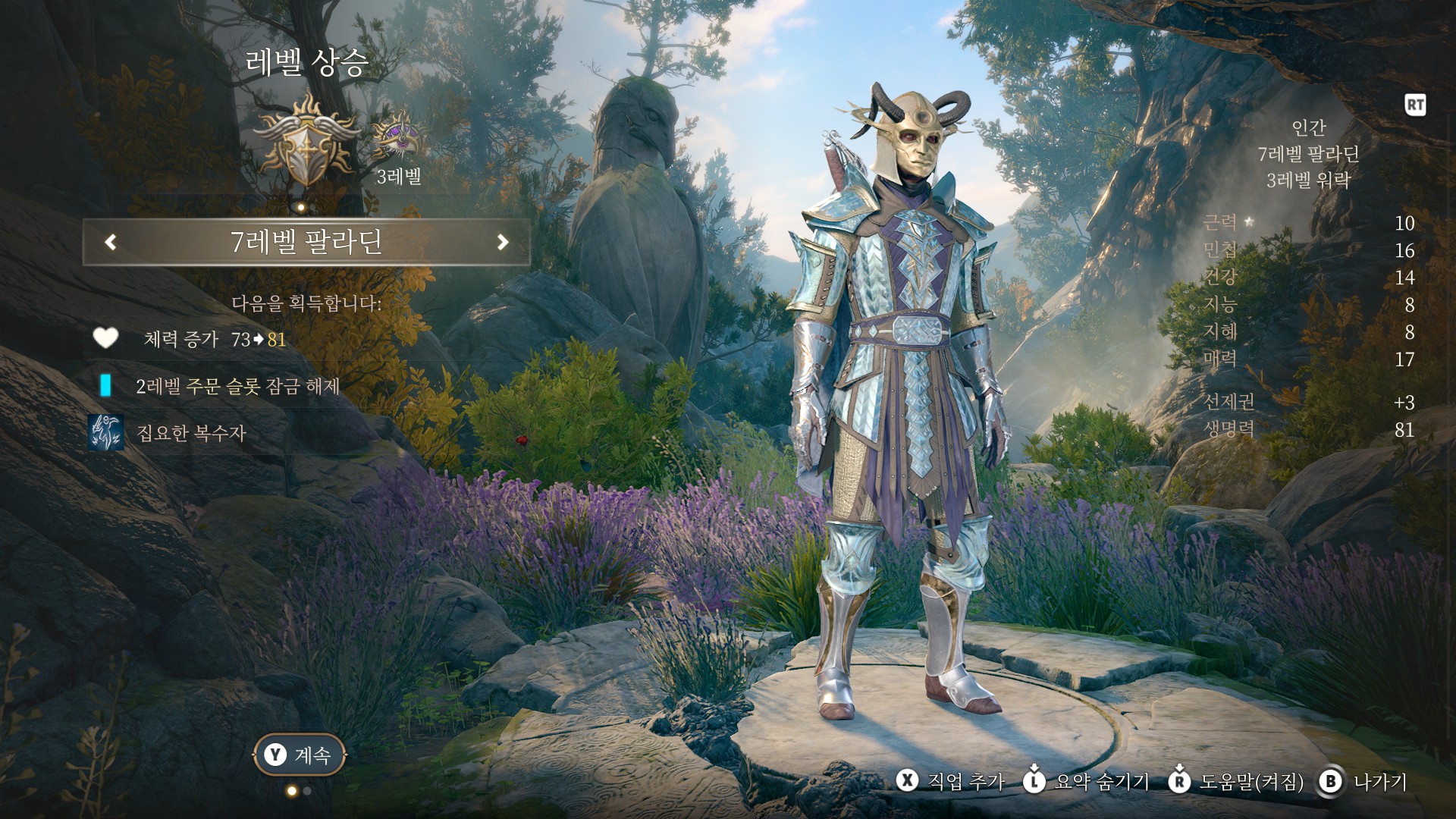Screen dimensions: 1456x819
Task: Exit the level-up screen via 나가기
Action: [1363, 782]
